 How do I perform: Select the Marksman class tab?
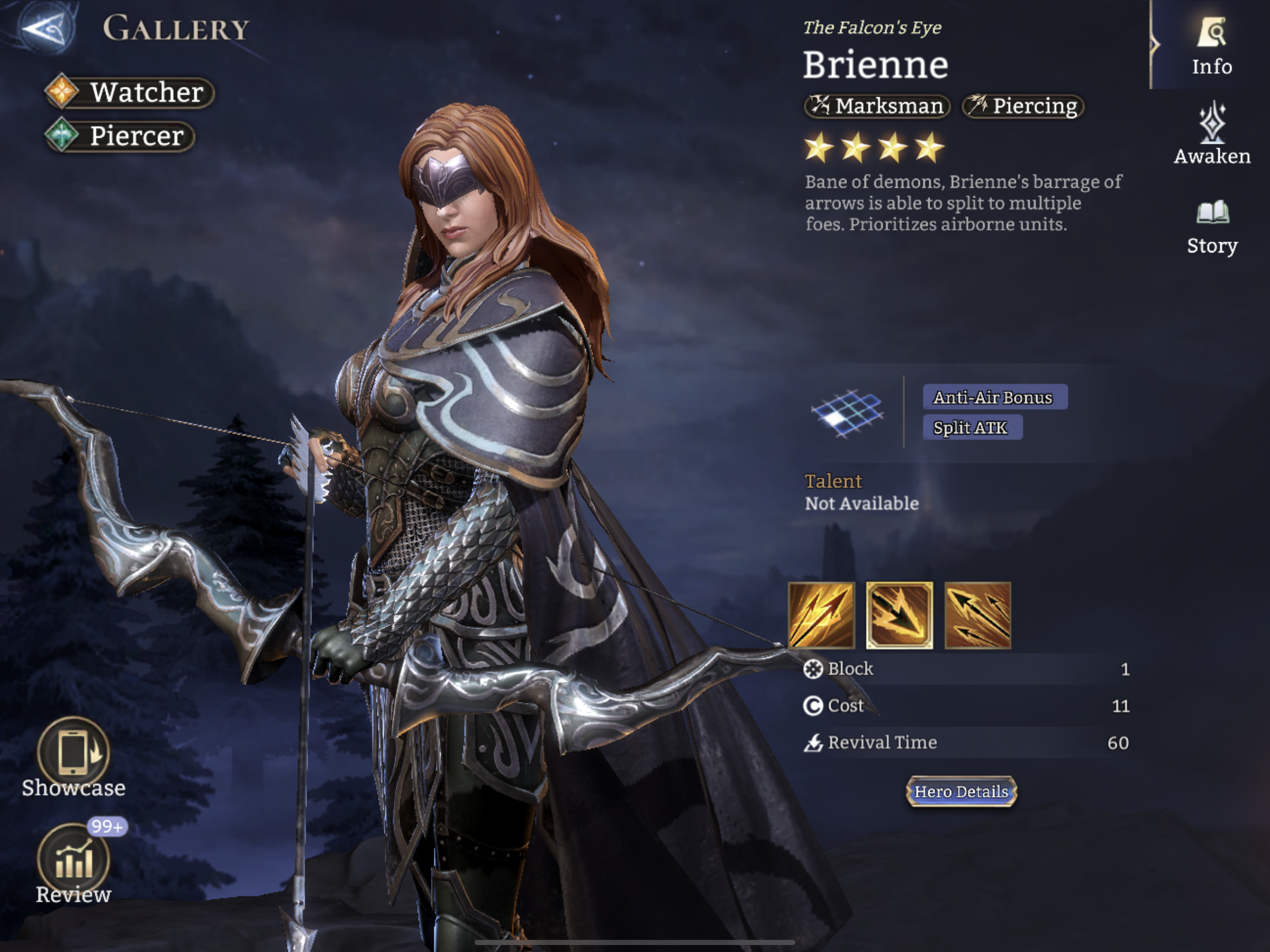click(877, 106)
